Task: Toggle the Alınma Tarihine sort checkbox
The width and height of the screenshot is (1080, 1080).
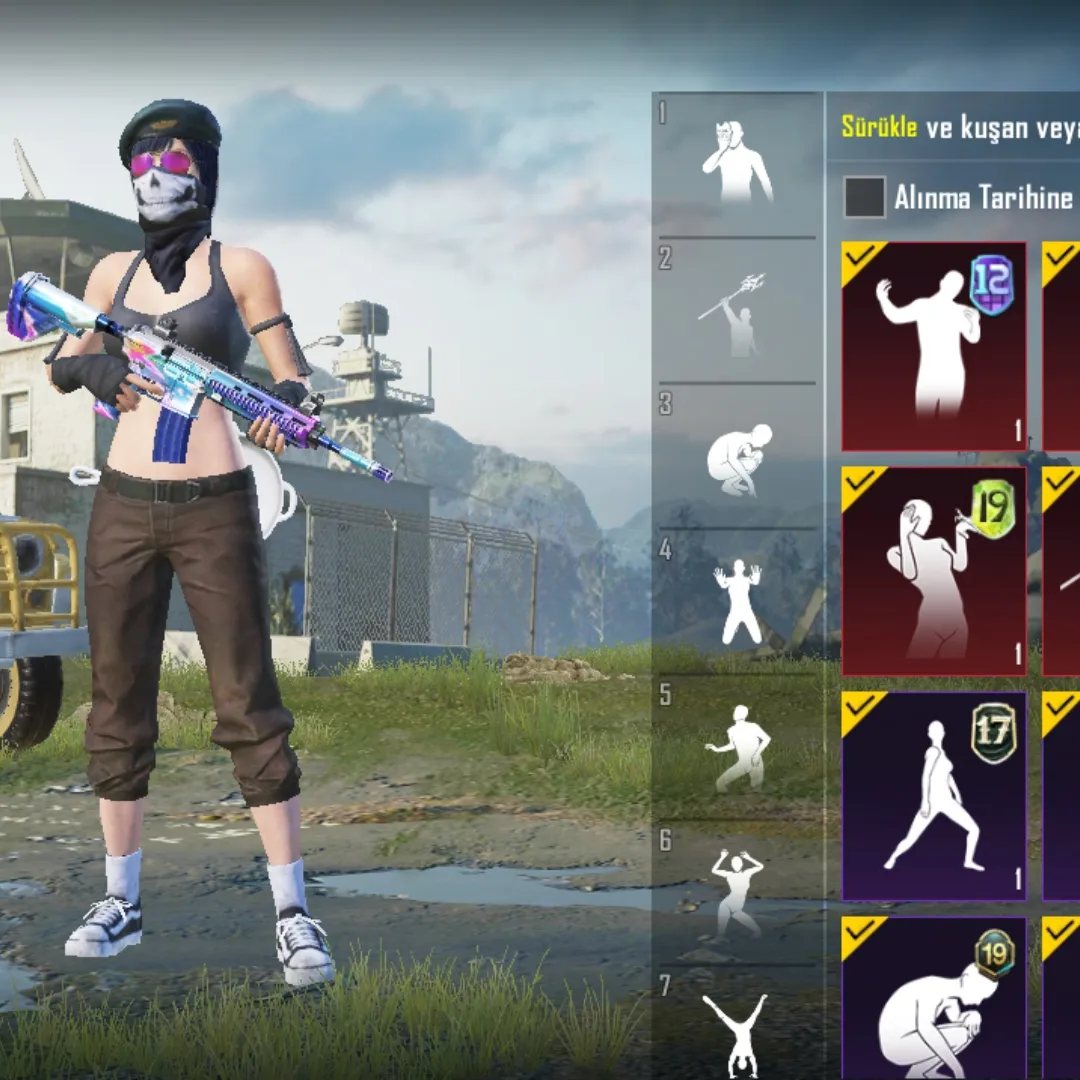Action: click(x=865, y=197)
